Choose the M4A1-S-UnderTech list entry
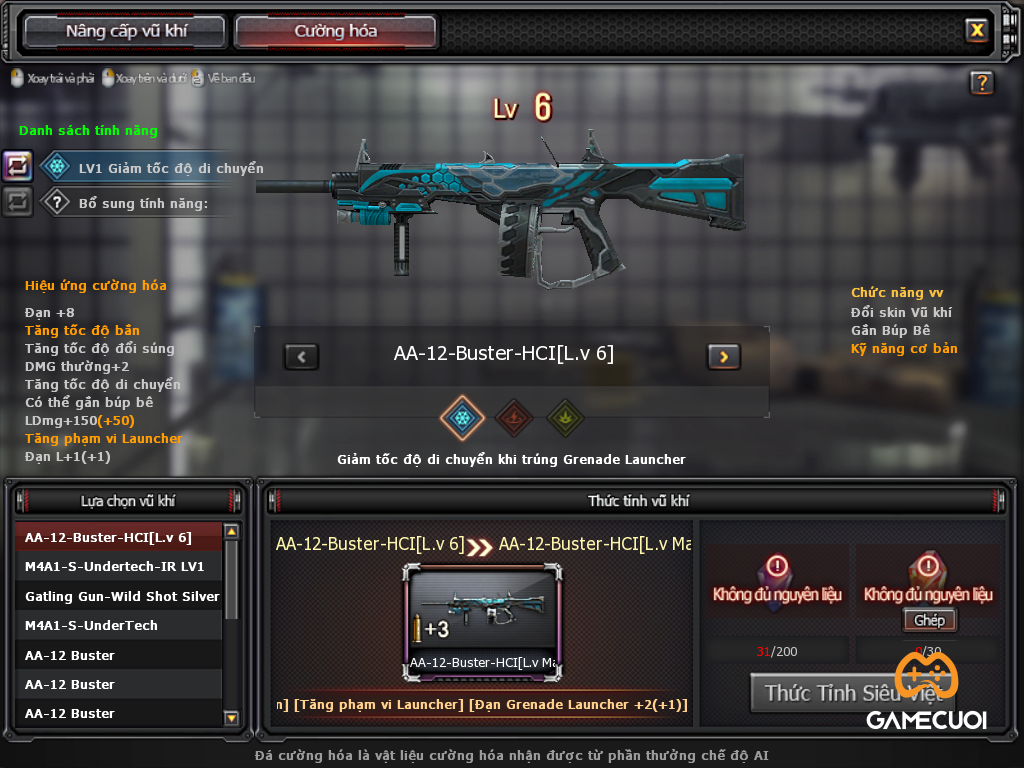This screenshot has width=1024, height=768. pos(118,625)
